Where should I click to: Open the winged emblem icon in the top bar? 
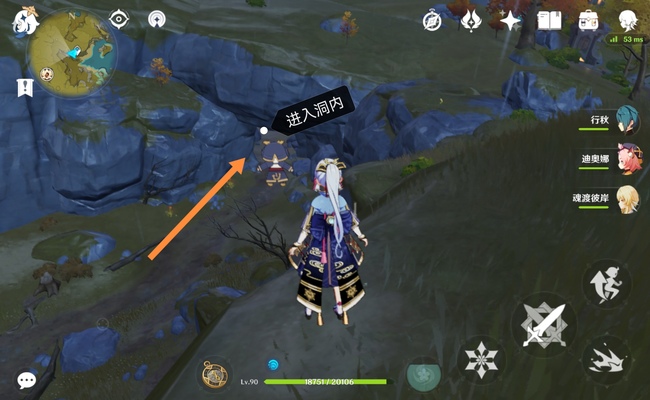pyautogui.click(x=471, y=20)
